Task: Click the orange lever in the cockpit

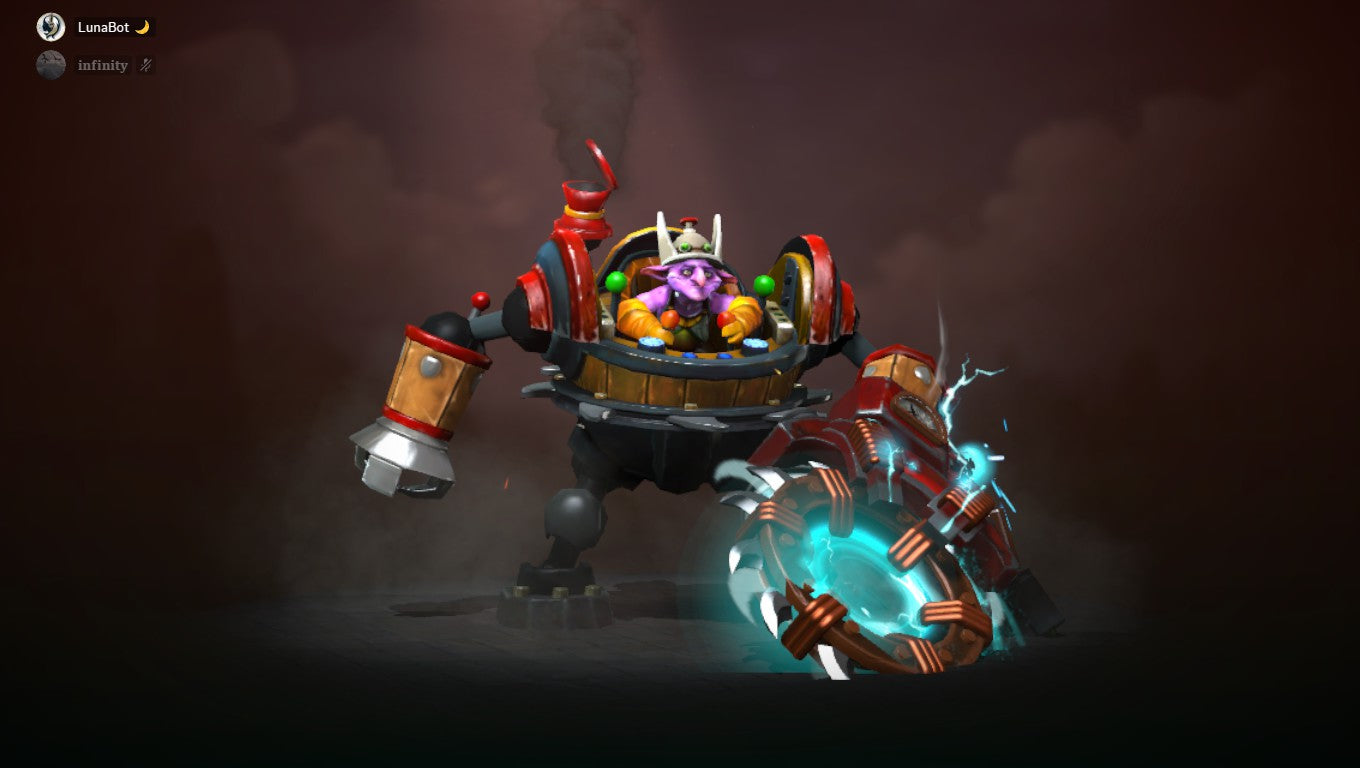Action: (x=668, y=318)
